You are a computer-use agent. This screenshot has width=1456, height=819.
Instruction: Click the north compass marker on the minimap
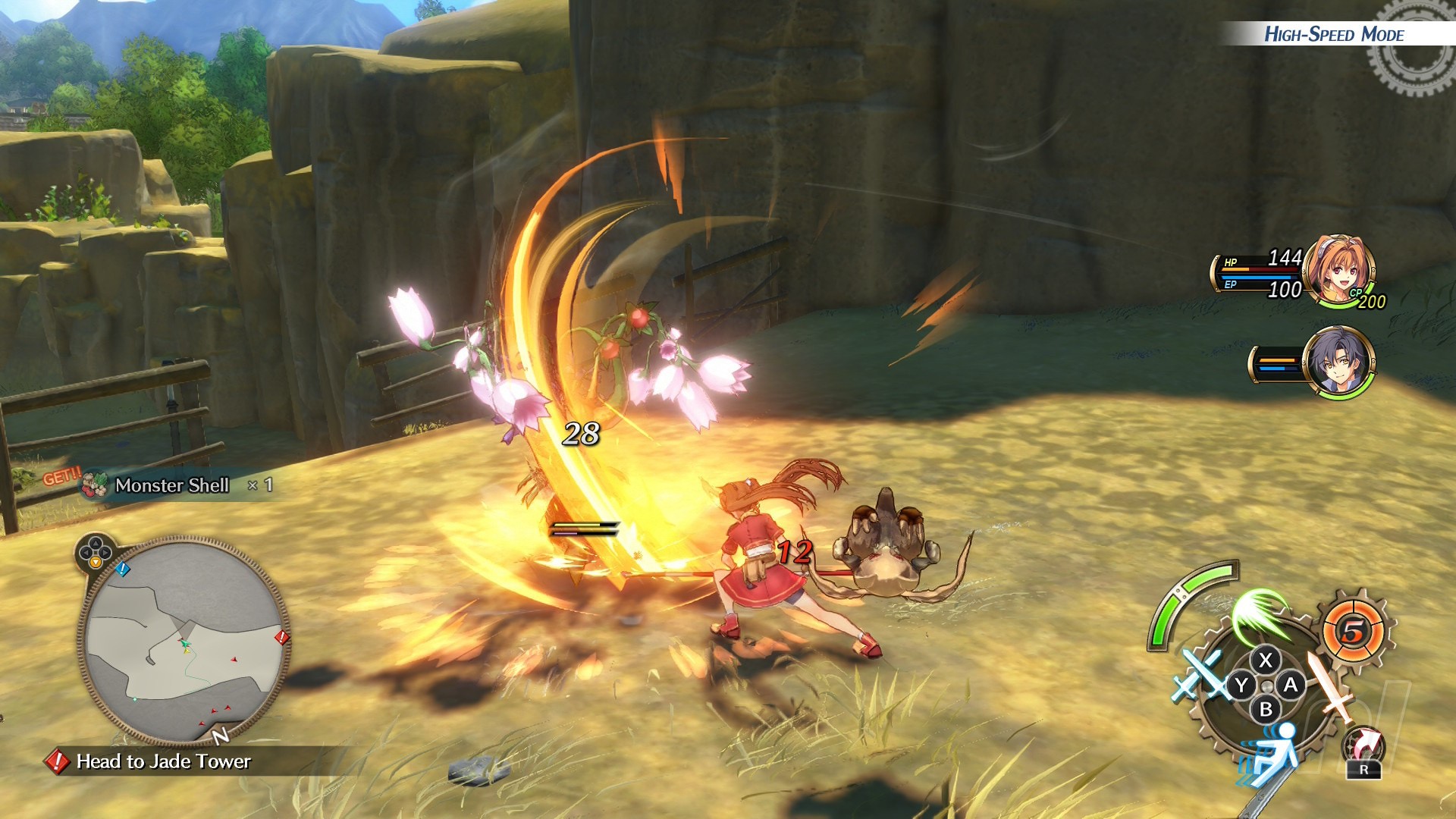point(220,736)
